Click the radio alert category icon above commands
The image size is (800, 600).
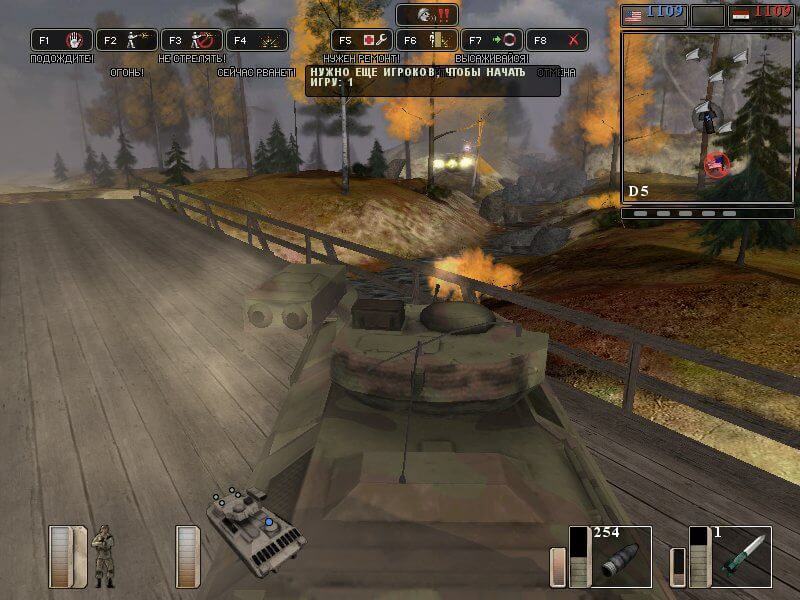coord(428,15)
